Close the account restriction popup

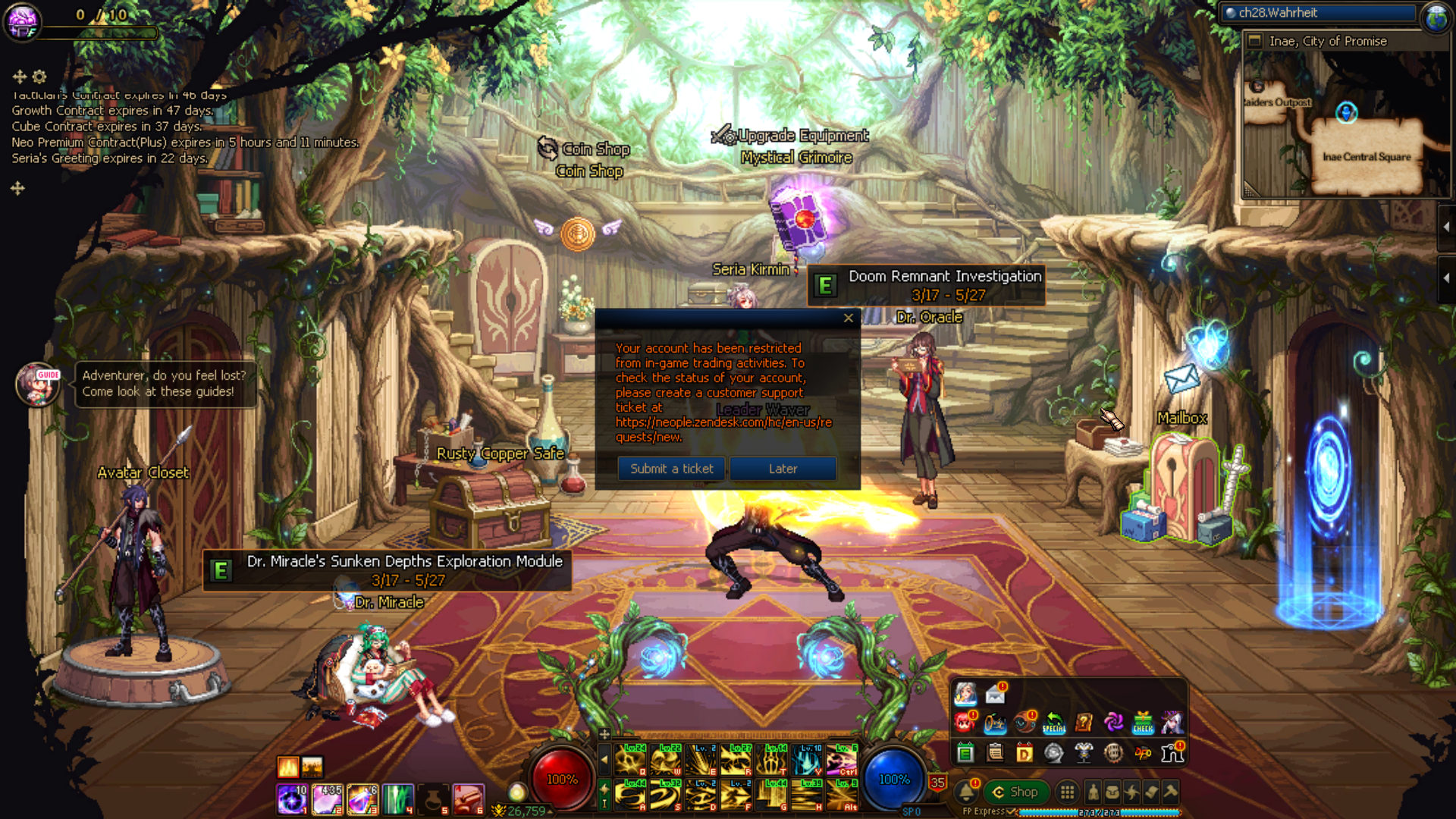(849, 318)
